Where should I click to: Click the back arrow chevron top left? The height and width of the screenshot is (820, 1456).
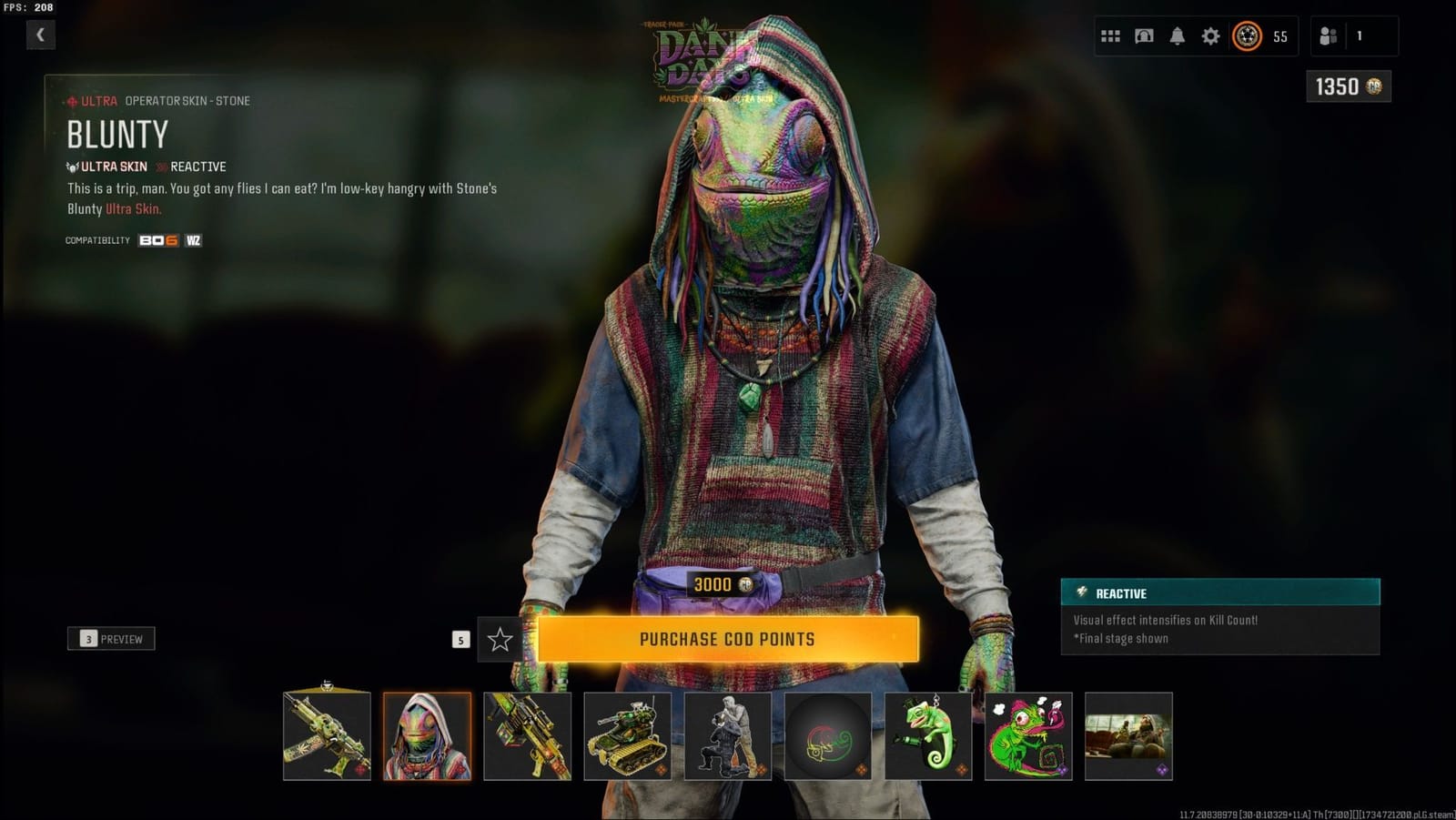tap(40, 34)
